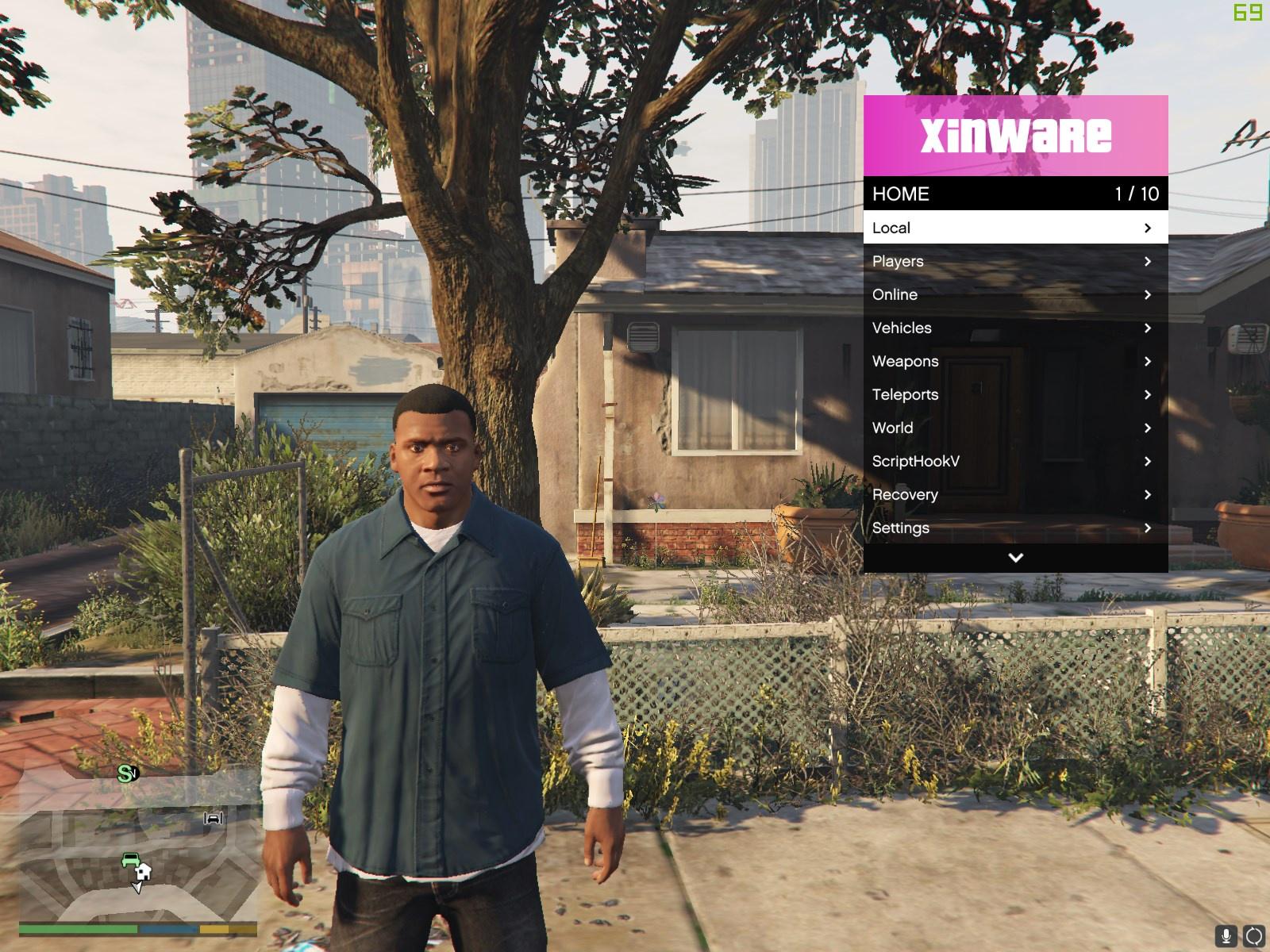
Task: Open the Local submenu
Action: tap(1014, 228)
